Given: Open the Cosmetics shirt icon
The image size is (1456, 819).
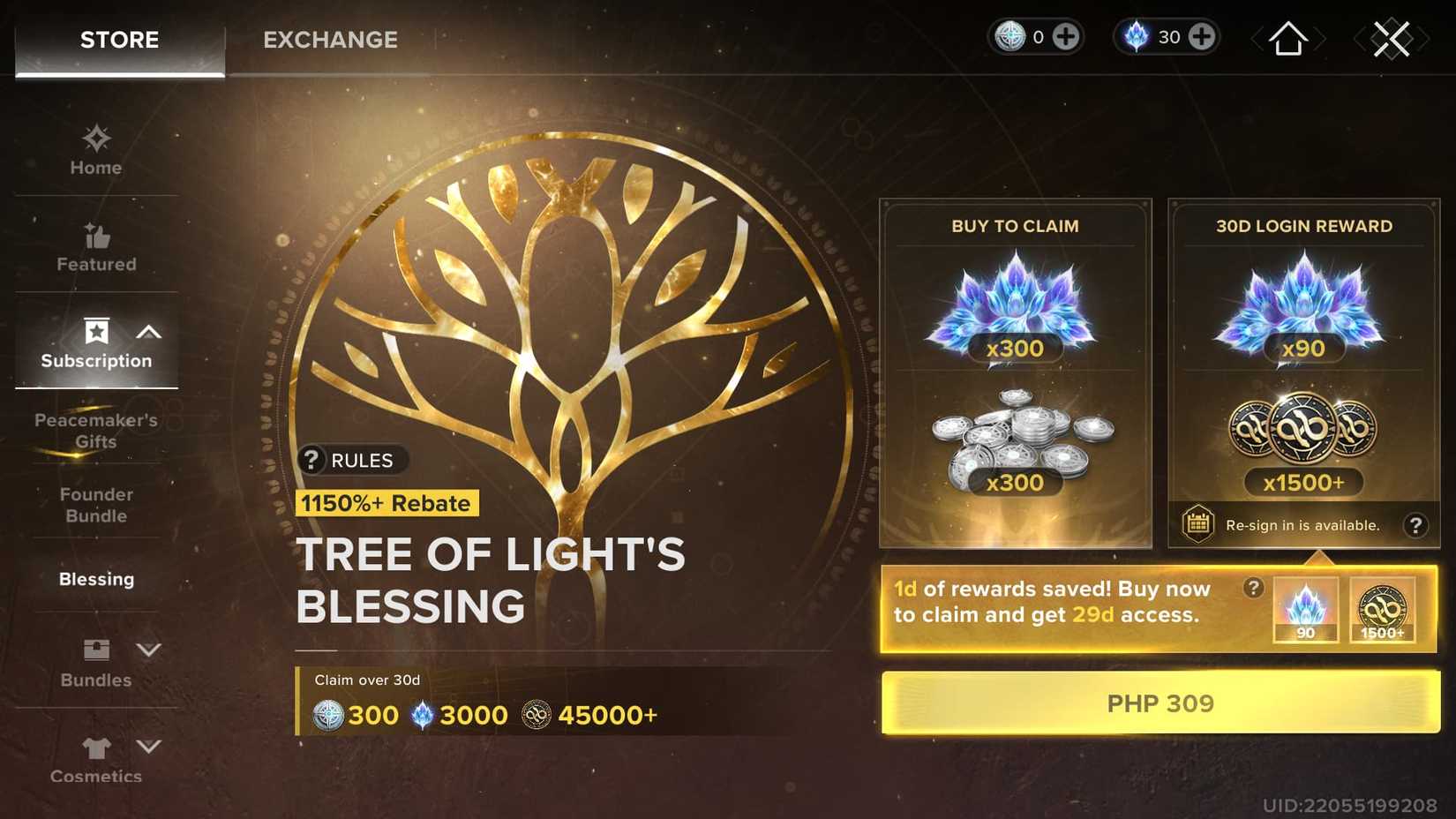Looking at the screenshot, I should [95, 747].
